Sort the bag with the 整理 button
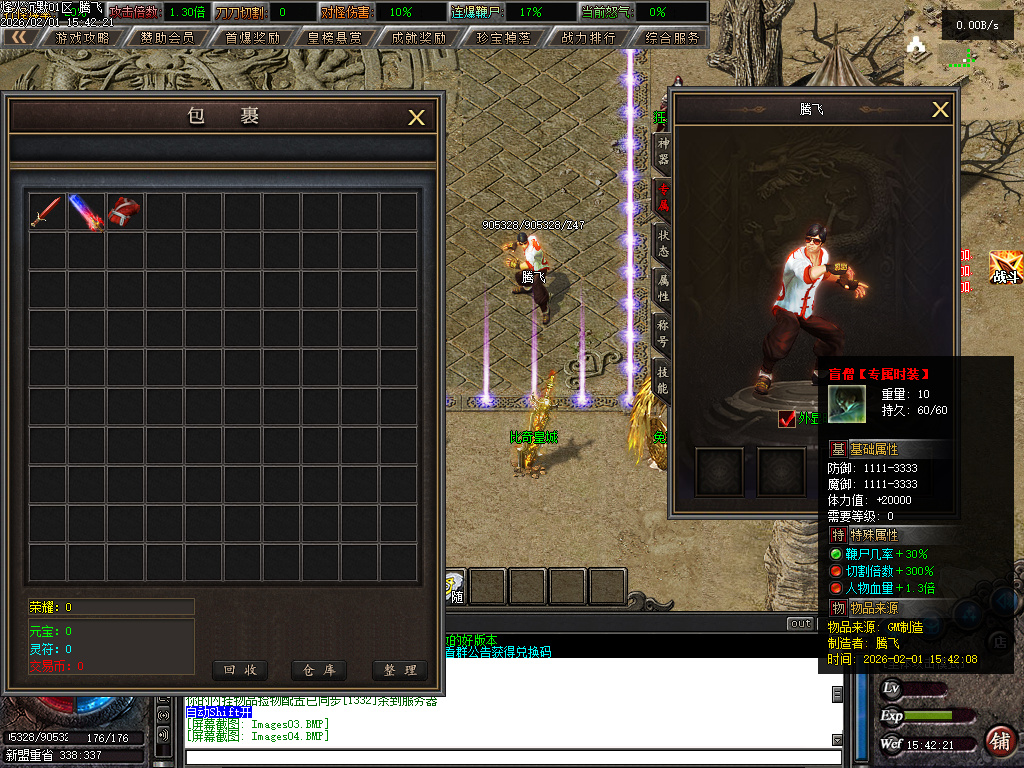1024x768 pixels. [x=399, y=670]
